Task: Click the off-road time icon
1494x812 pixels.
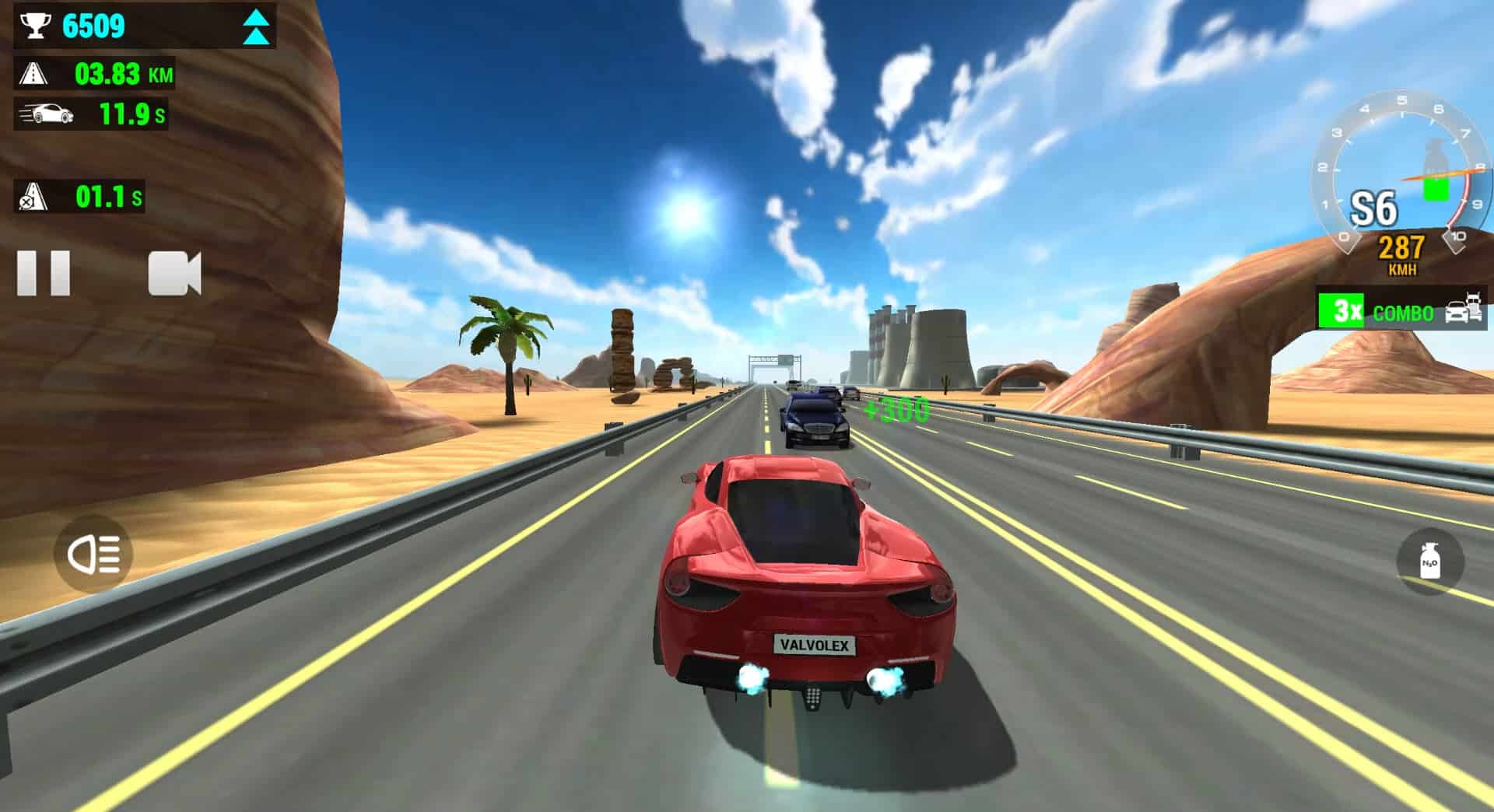Action: pyautogui.click(x=31, y=197)
